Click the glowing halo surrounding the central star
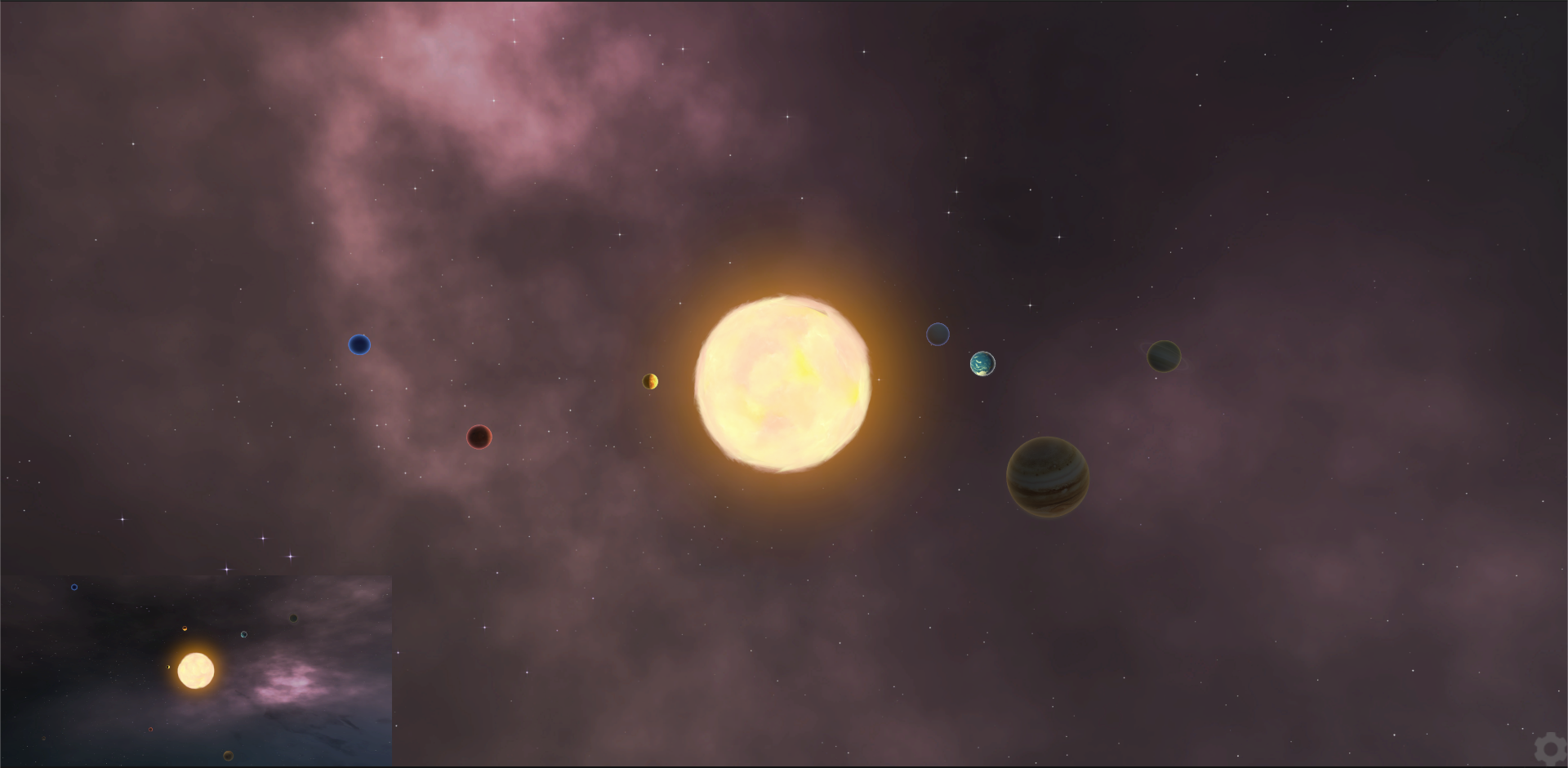This screenshot has width=1568, height=768. click(x=784, y=277)
